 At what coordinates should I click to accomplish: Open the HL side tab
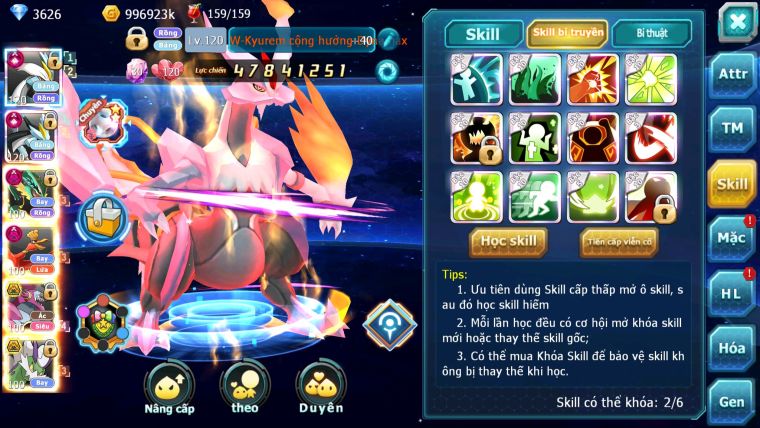tap(732, 293)
